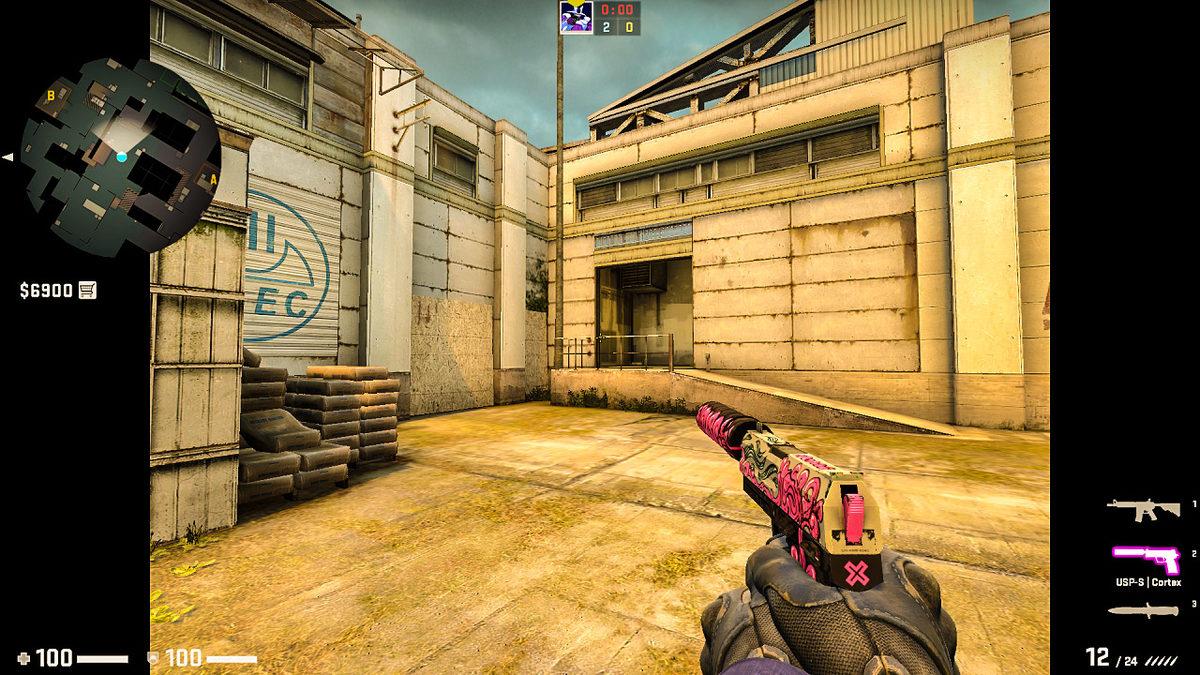Choose the USP-S Cortex pistol slot
This screenshot has width=1200, height=675.
[1146, 555]
